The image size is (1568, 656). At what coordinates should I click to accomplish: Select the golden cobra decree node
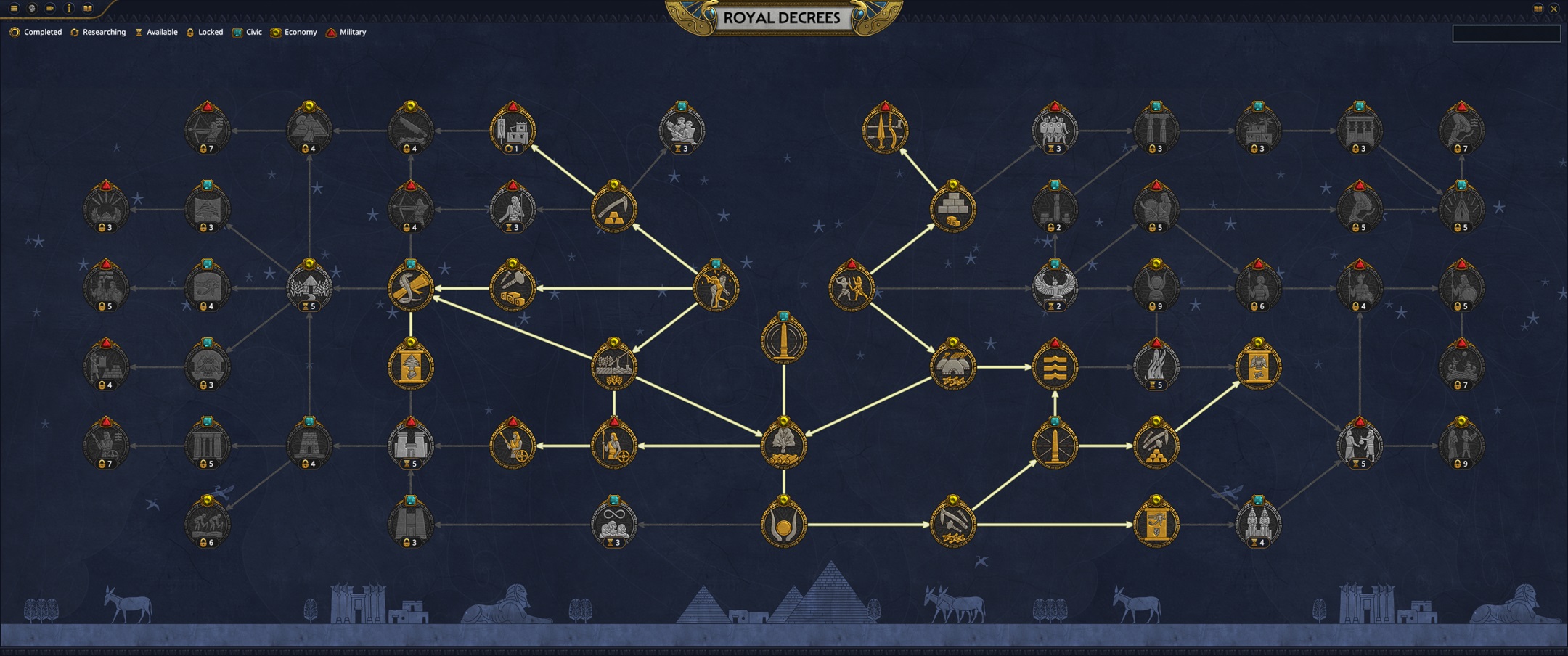coord(412,288)
